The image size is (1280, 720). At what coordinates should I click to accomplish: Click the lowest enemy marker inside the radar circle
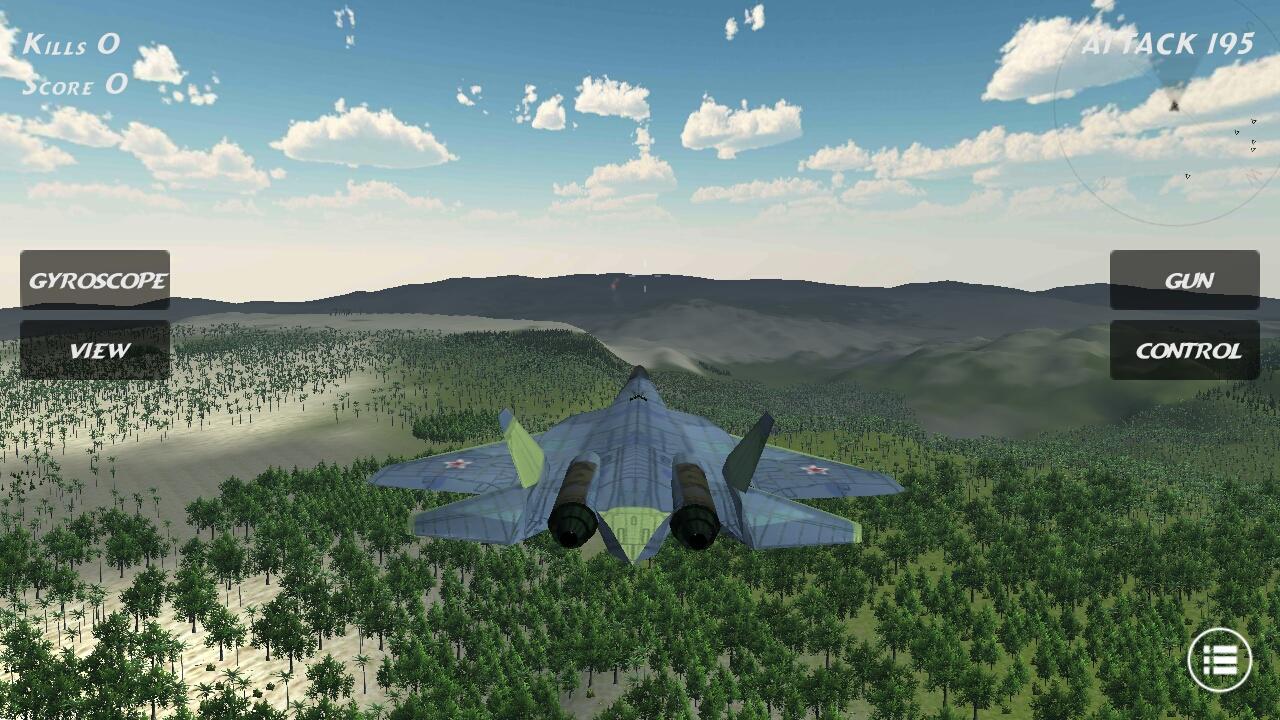pyautogui.click(x=1188, y=175)
